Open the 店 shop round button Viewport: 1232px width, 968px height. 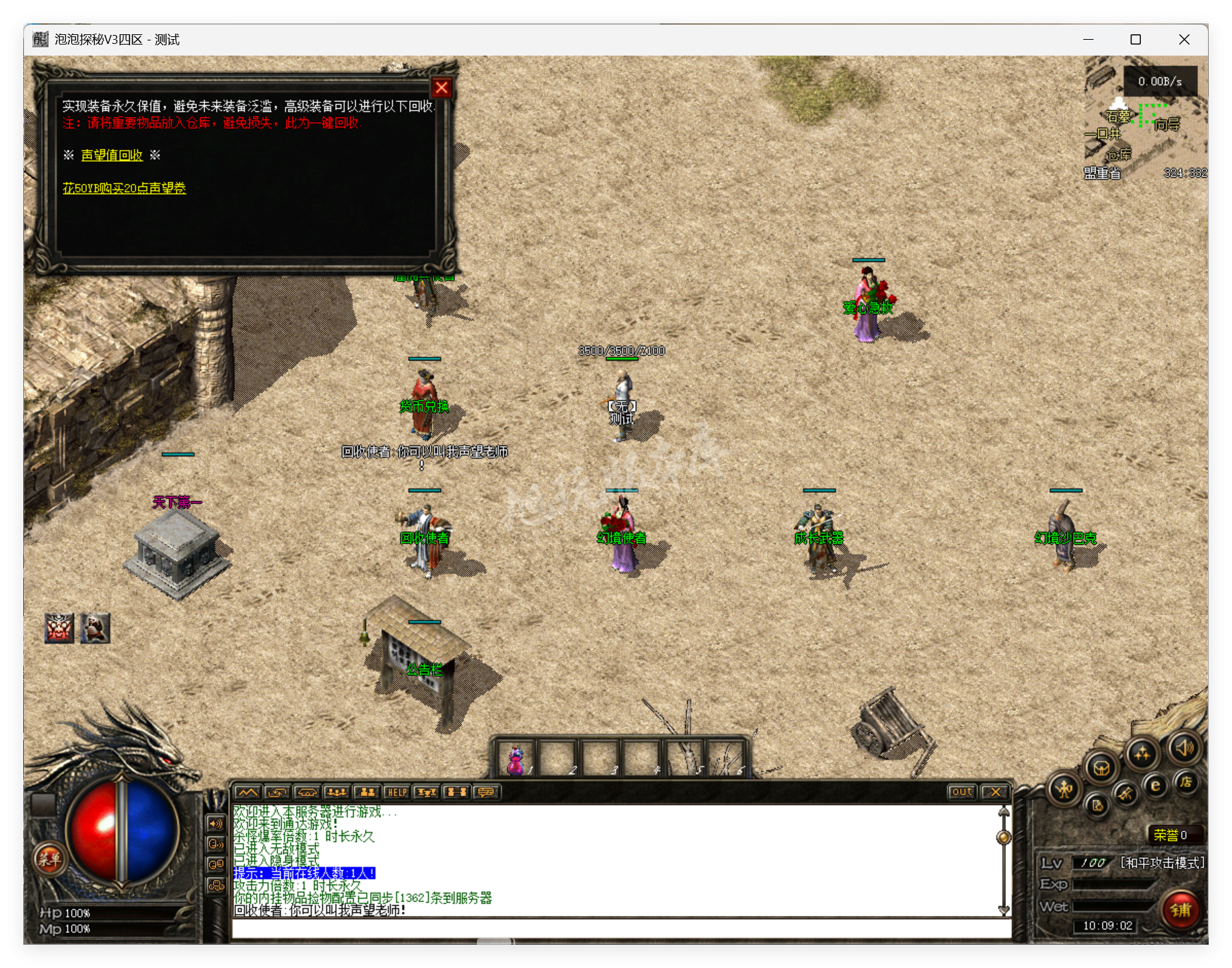click(x=1186, y=782)
